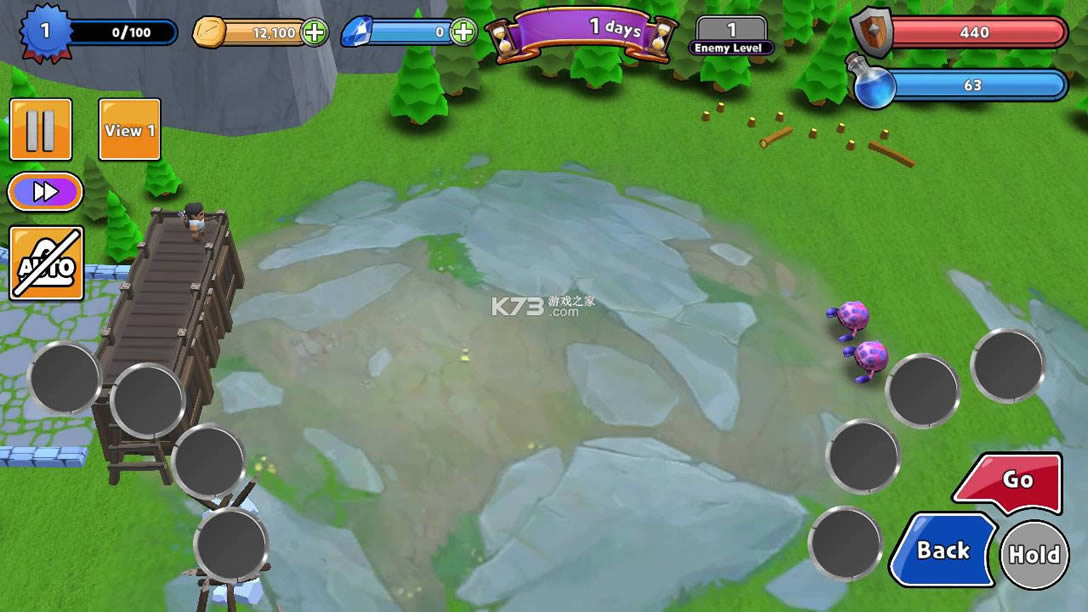Switch camera with the View 1 button
The image size is (1088, 612).
coord(130,130)
